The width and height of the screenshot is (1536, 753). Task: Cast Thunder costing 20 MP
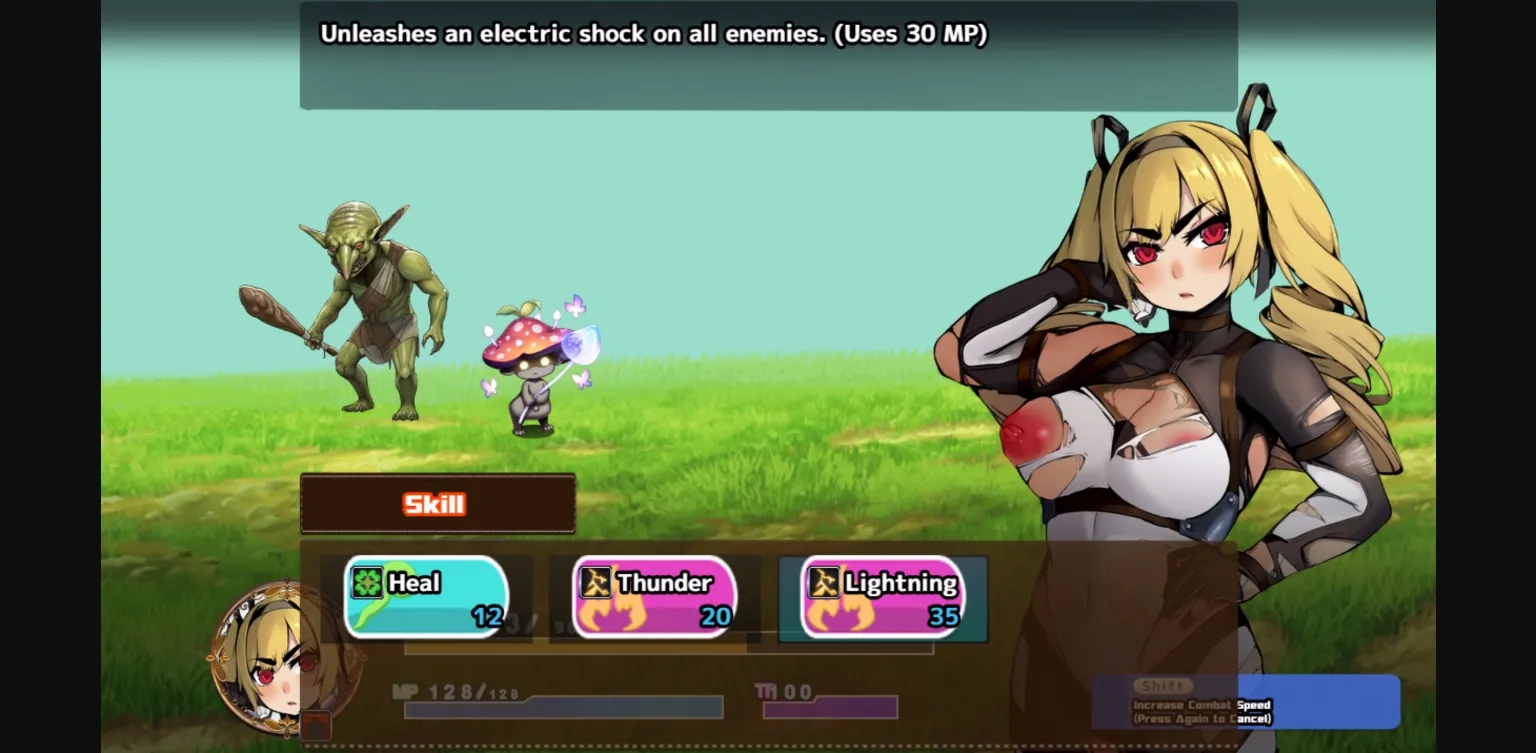click(655, 597)
